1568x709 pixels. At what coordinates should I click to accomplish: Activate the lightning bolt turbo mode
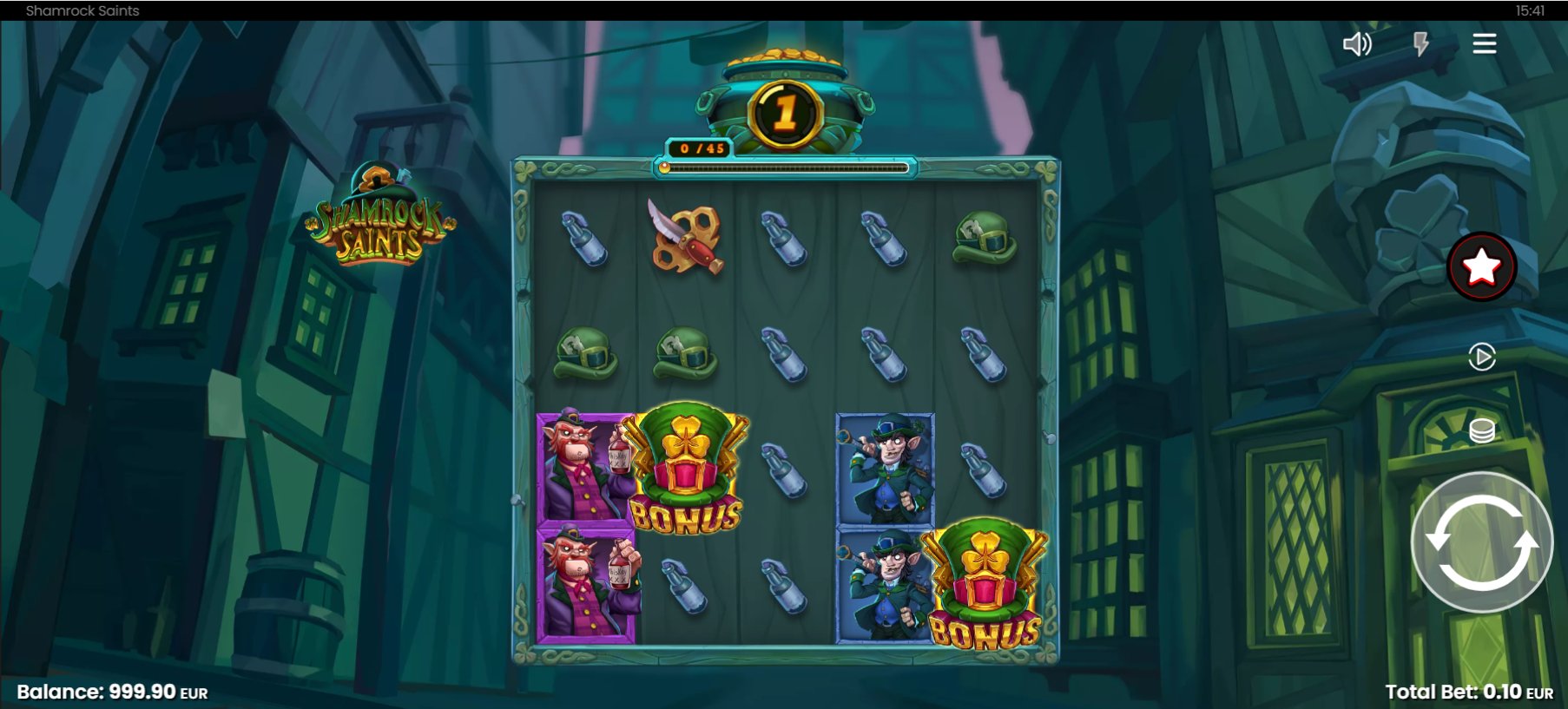pyautogui.click(x=1421, y=44)
